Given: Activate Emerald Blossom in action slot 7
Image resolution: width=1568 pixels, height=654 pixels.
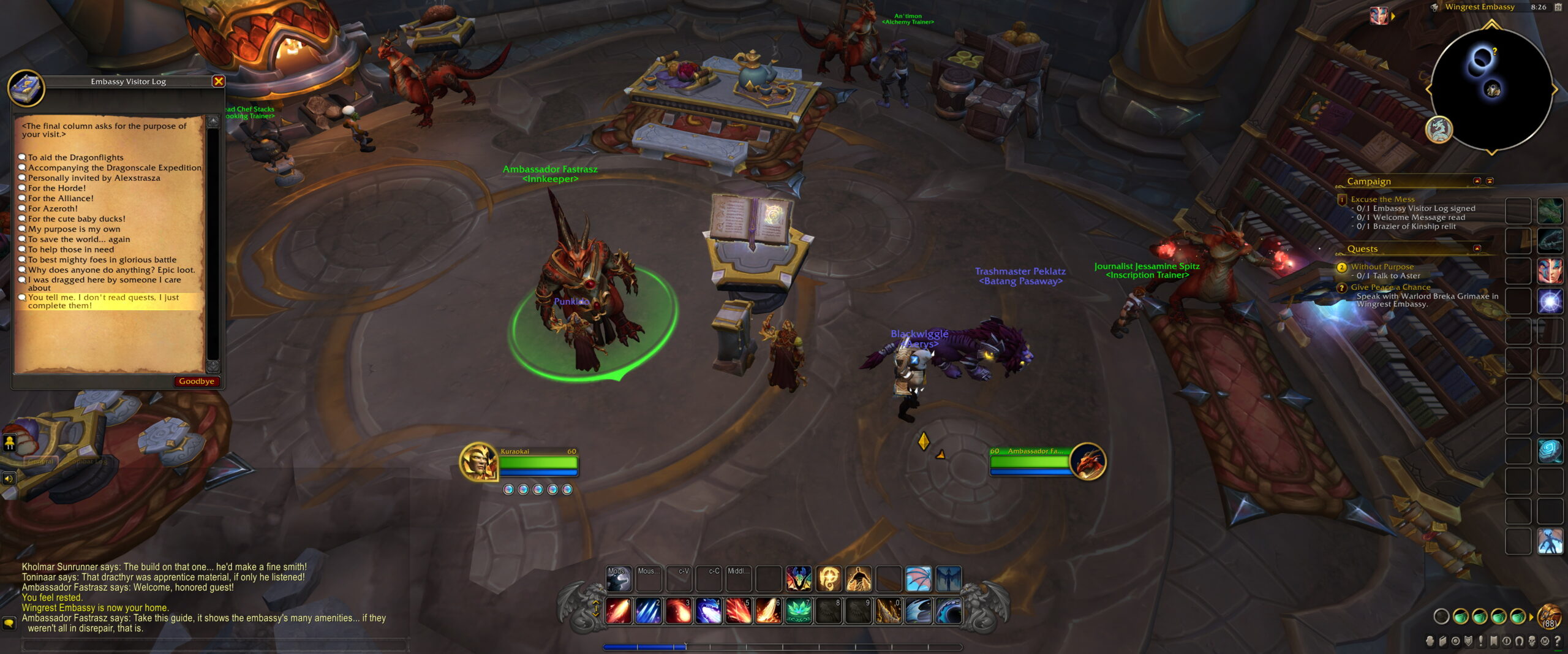Looking at the screenshot, I should click(799, 610).
